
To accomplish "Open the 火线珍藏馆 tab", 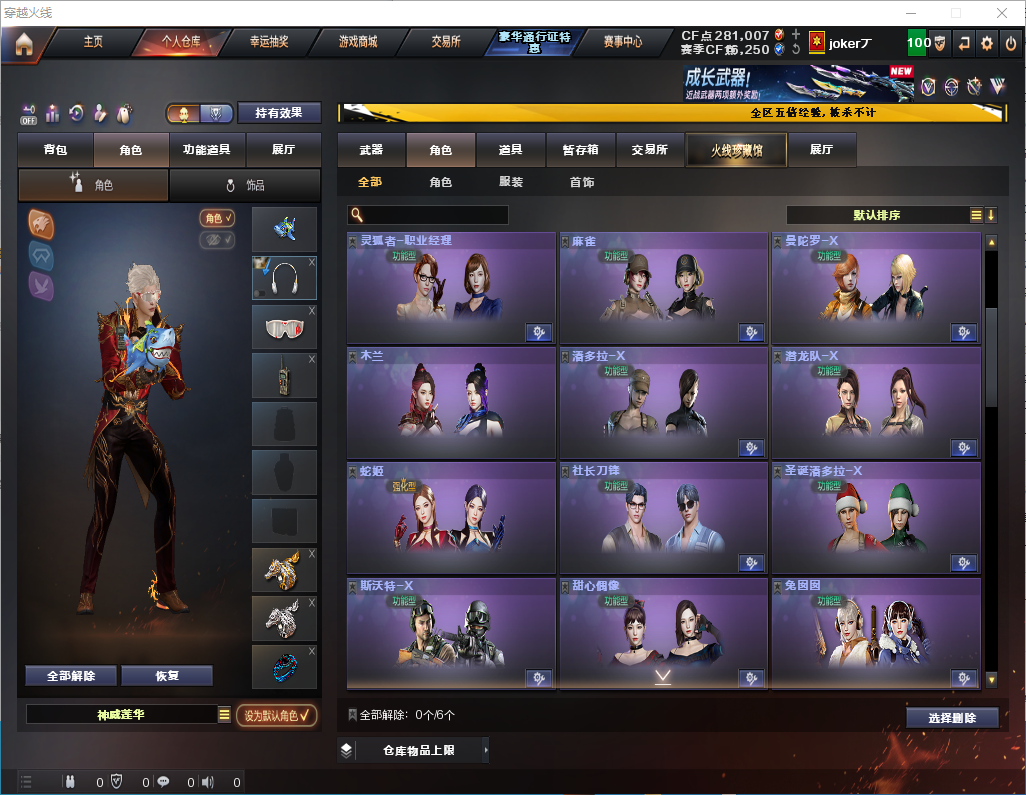I will pos(736,150).
